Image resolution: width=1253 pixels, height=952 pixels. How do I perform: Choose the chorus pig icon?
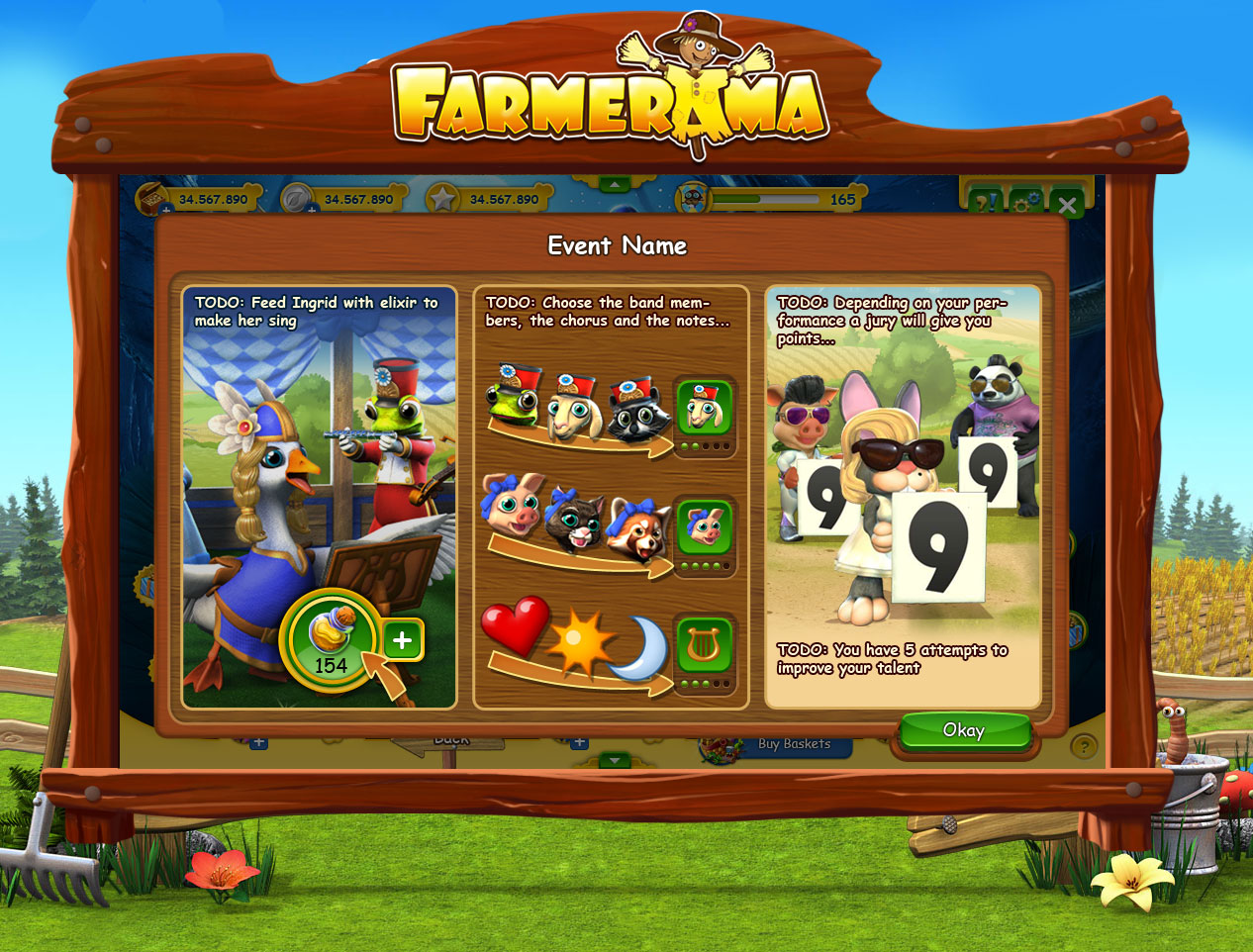tap(704, 527)
